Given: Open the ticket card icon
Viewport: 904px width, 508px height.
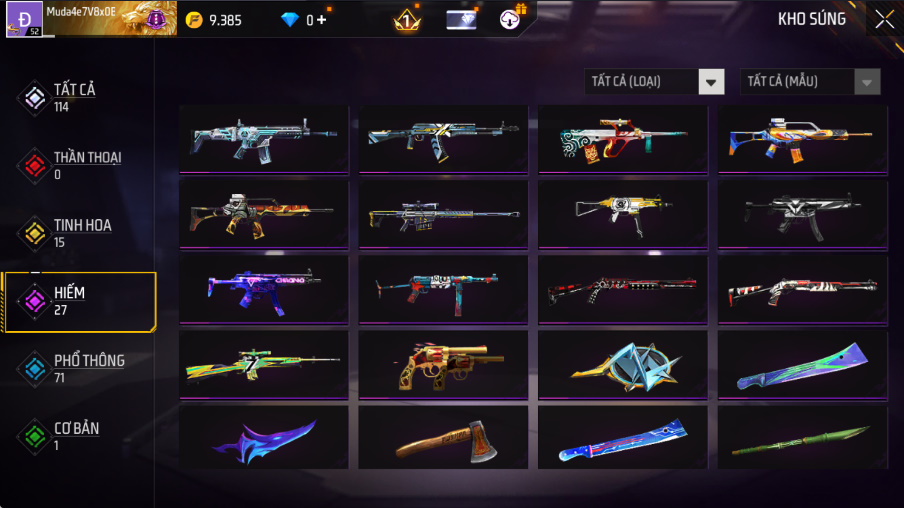Looking at the screenshot, I should click(x=460, y=19).
